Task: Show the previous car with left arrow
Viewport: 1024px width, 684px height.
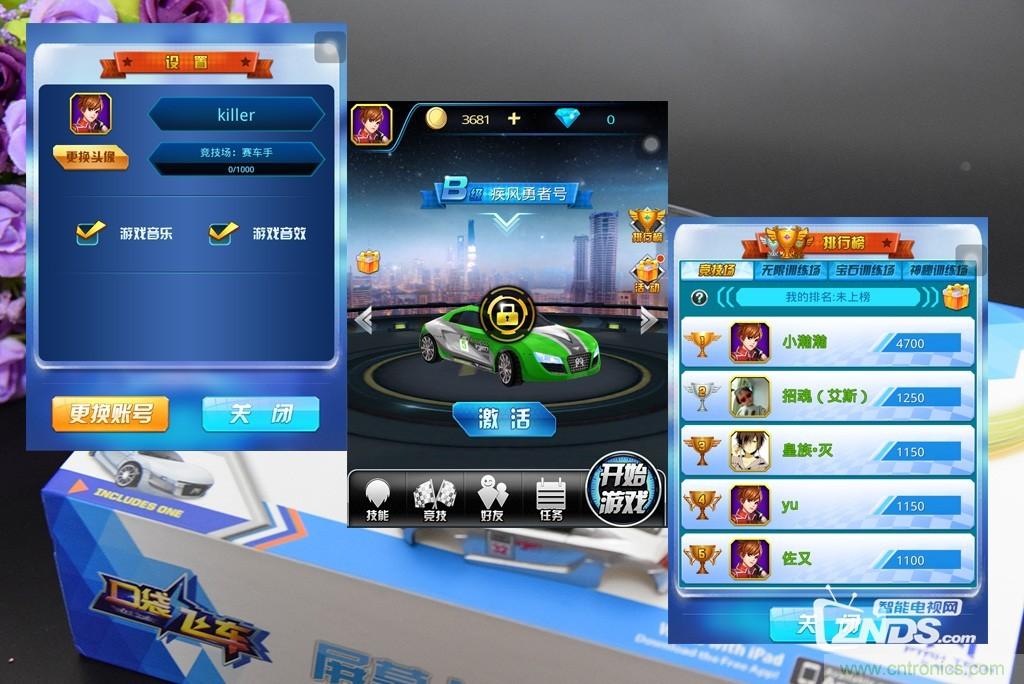Action: (x=364, y=320)
